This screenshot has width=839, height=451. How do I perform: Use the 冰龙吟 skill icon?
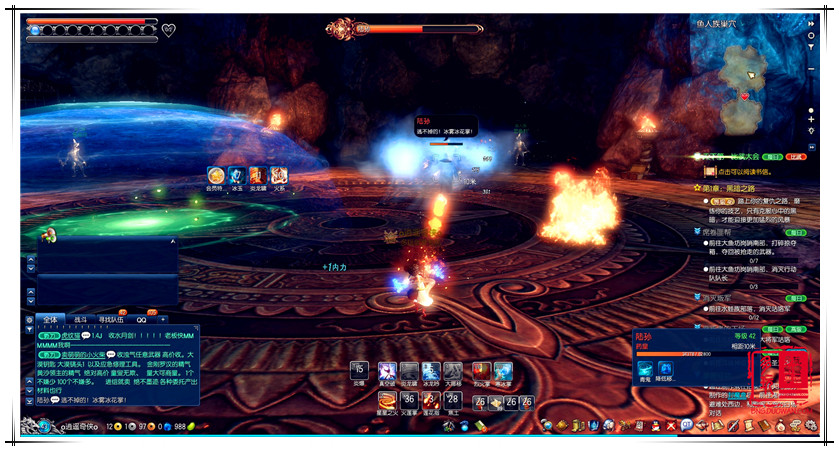pyautogui.click(x=431, y=371)
